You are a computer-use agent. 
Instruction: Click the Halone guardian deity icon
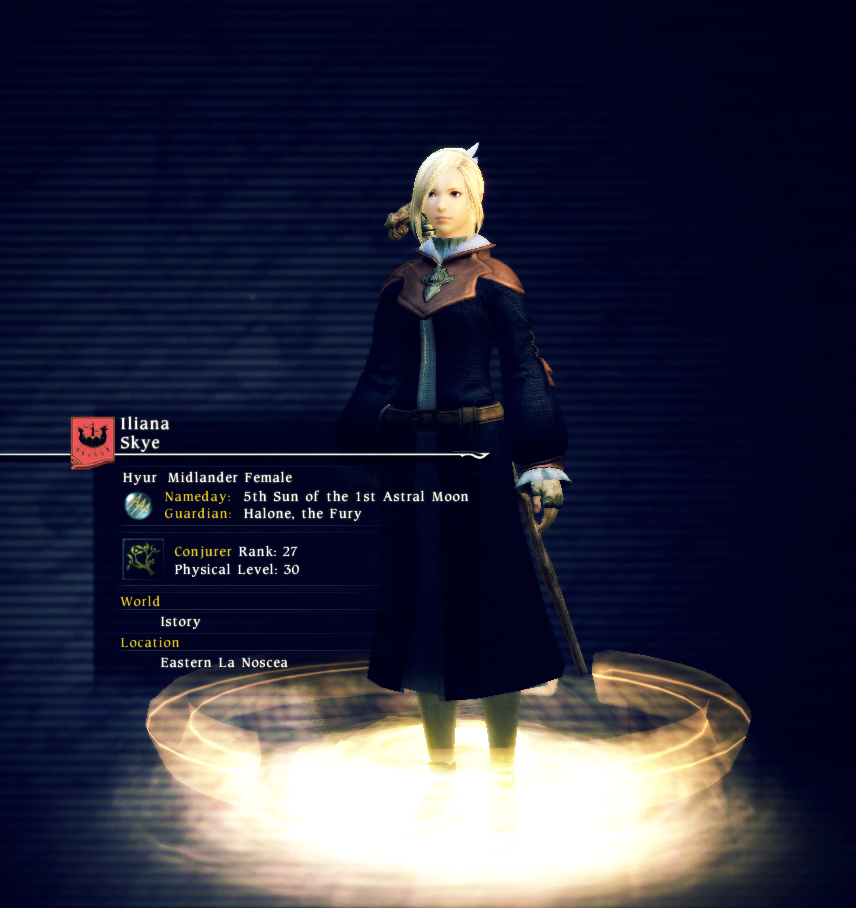[138, 505]
